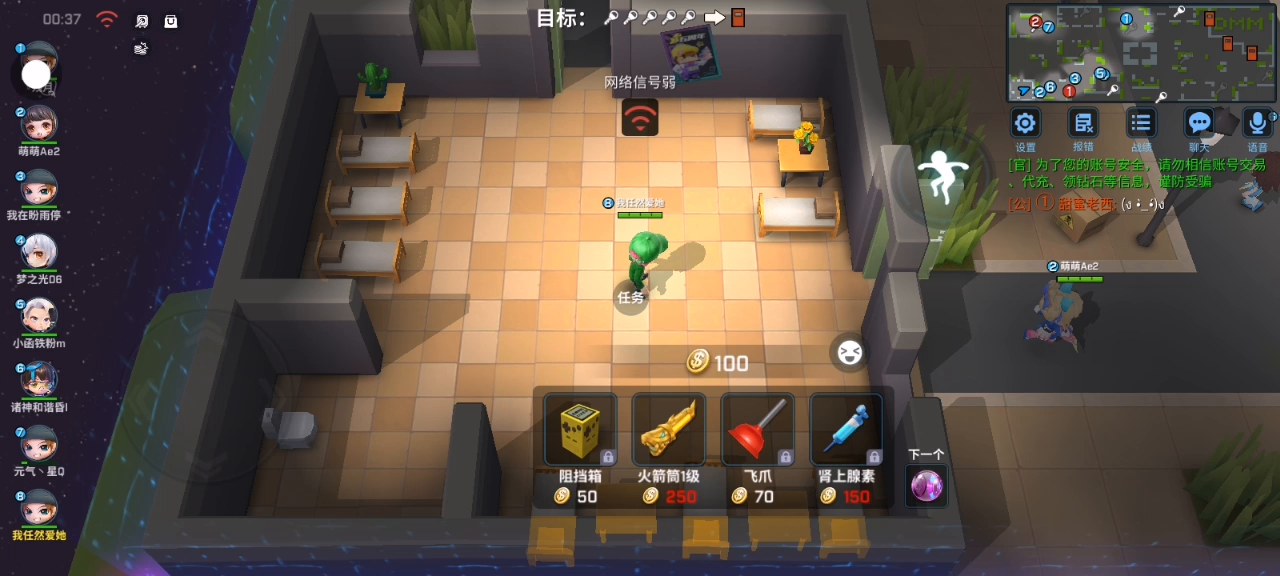Choose player 梦之光06's avatar
This screenshot has height=576, width=1280.
pyautogui.click(x=39, y=252)
